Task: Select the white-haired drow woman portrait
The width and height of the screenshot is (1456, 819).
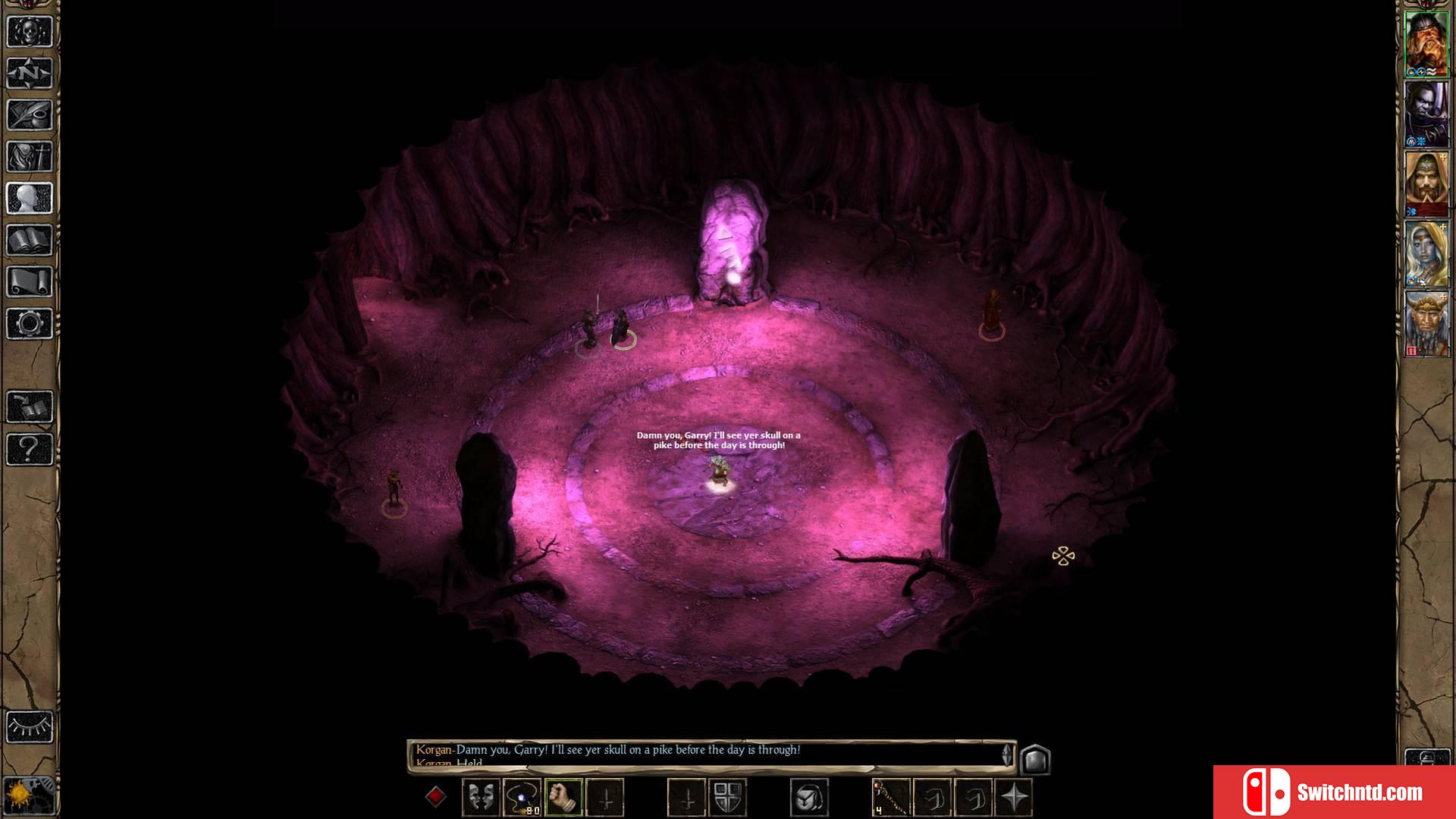Action: point(1426,254)
